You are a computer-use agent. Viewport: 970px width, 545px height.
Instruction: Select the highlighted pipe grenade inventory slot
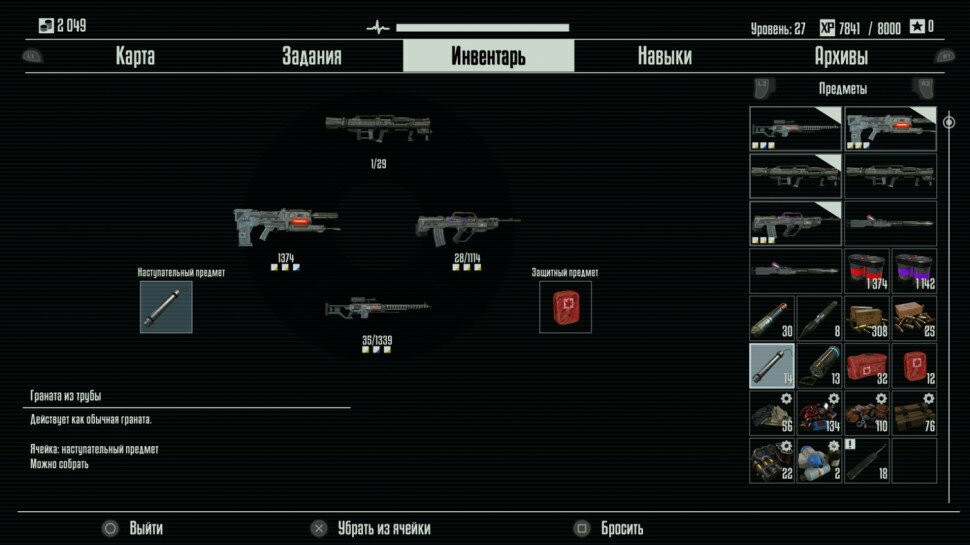coord(772,365)
